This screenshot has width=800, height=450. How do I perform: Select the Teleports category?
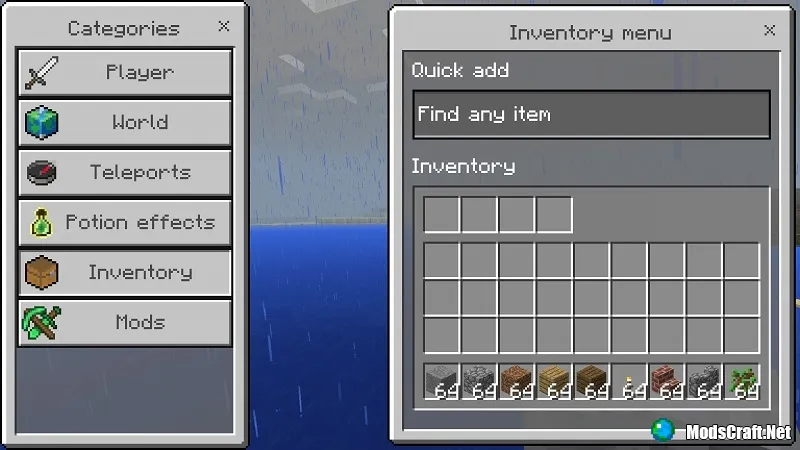coord(124,173)
